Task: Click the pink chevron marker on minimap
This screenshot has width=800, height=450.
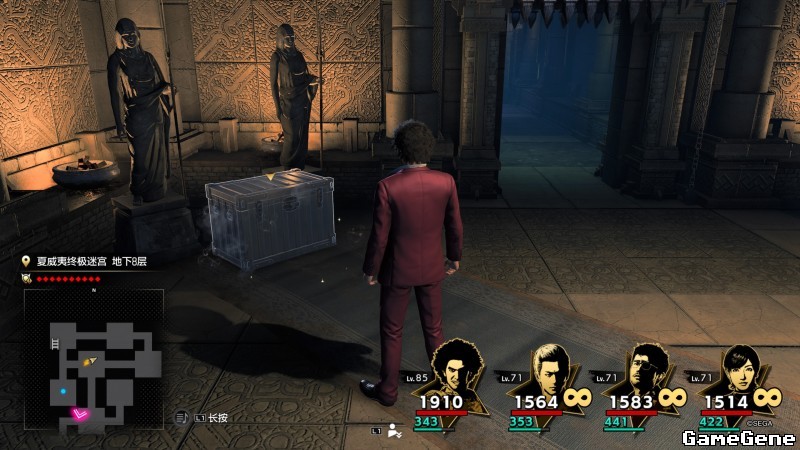Action: 80,412
